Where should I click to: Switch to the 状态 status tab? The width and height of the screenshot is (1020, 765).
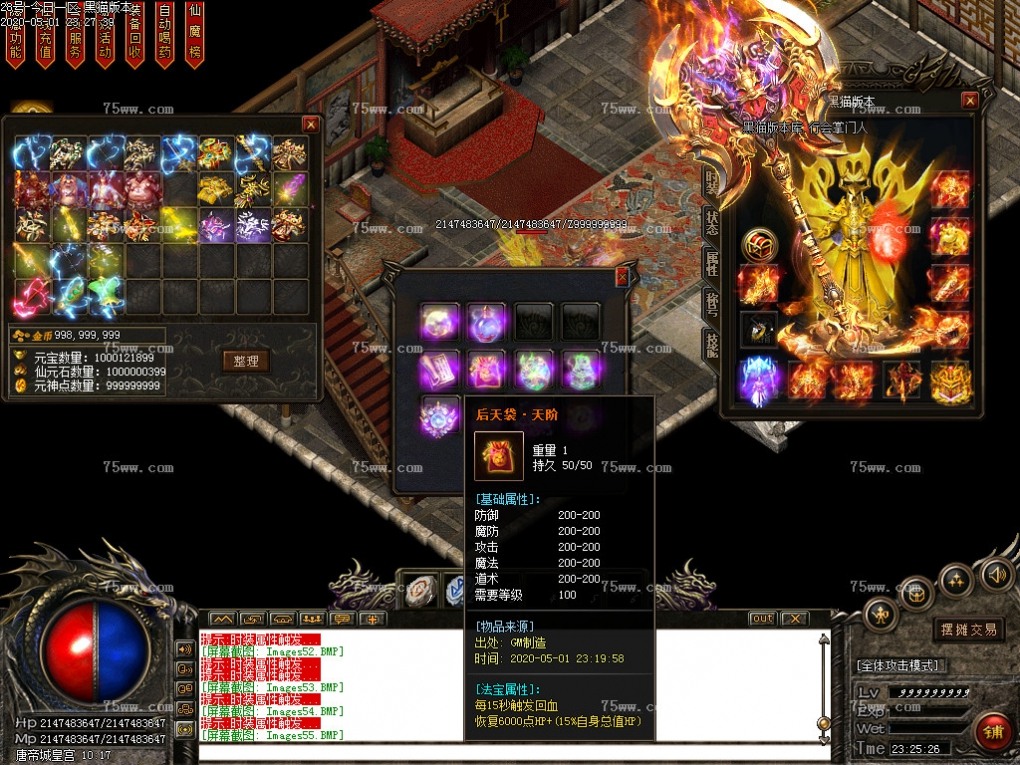click(x=711, y=222)
